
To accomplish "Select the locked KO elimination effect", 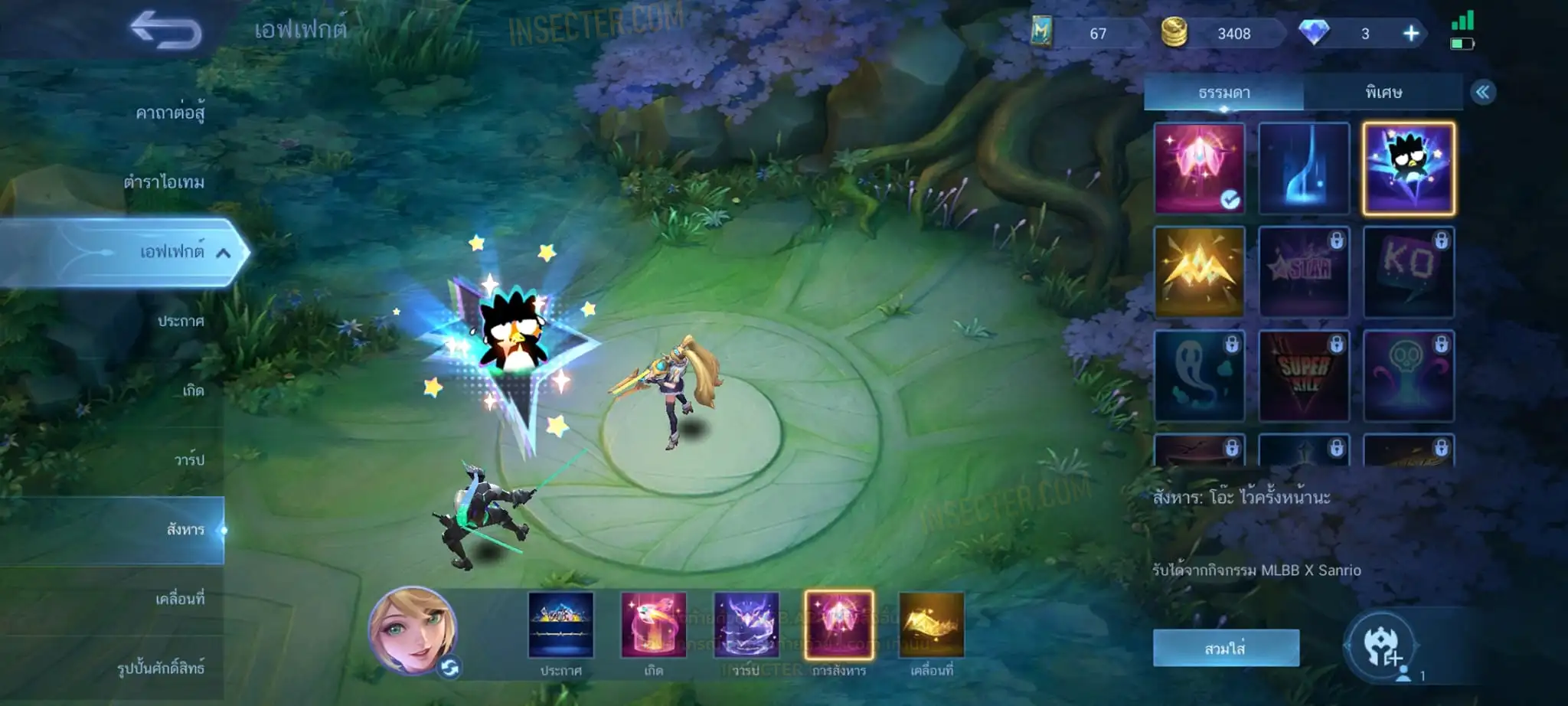I will click(x=1408, y=272).
